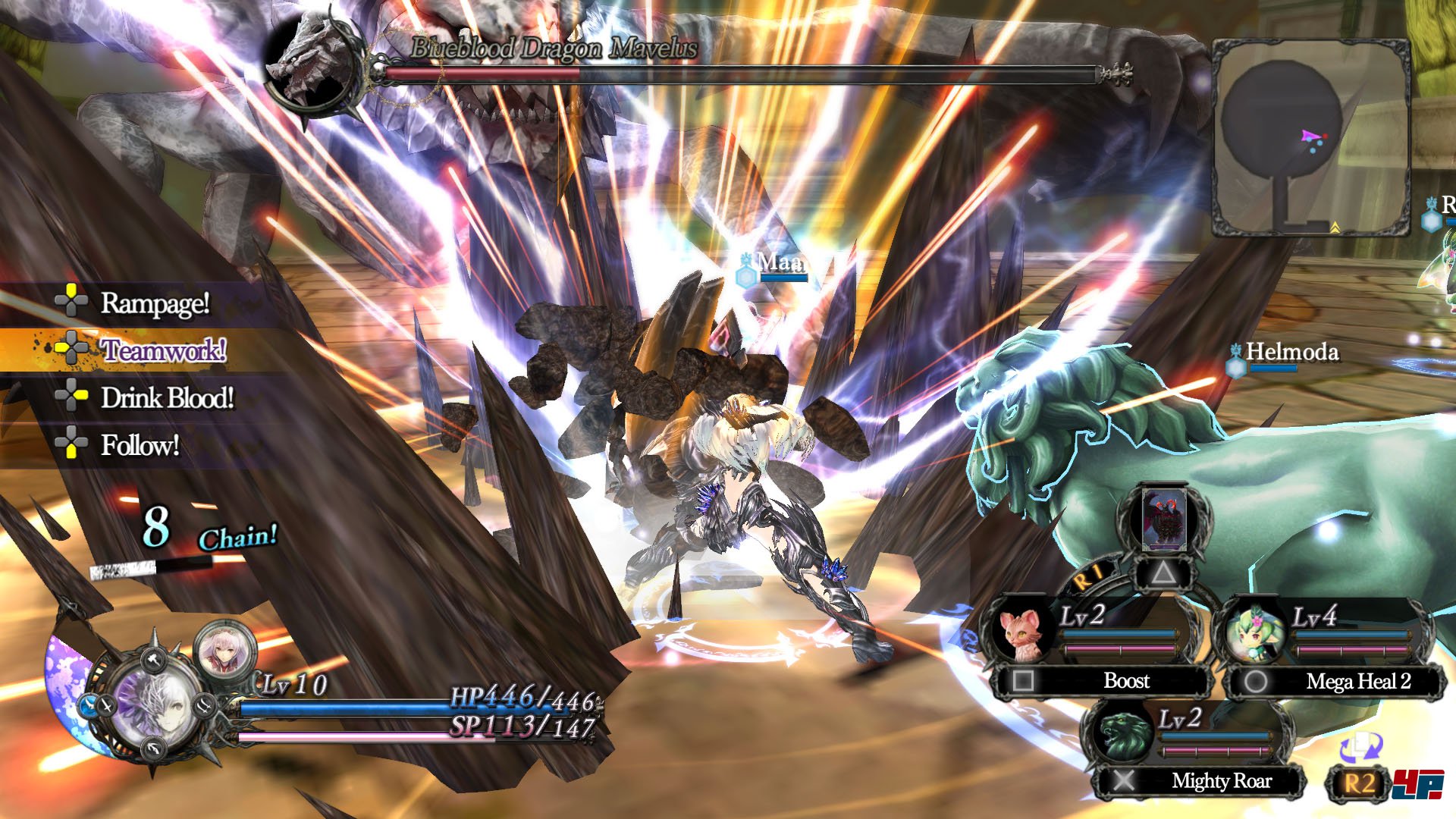This screenshot has height=819, width=1456.
Task: Click the pink-haired companion portrait
Action: coord(224,649)
